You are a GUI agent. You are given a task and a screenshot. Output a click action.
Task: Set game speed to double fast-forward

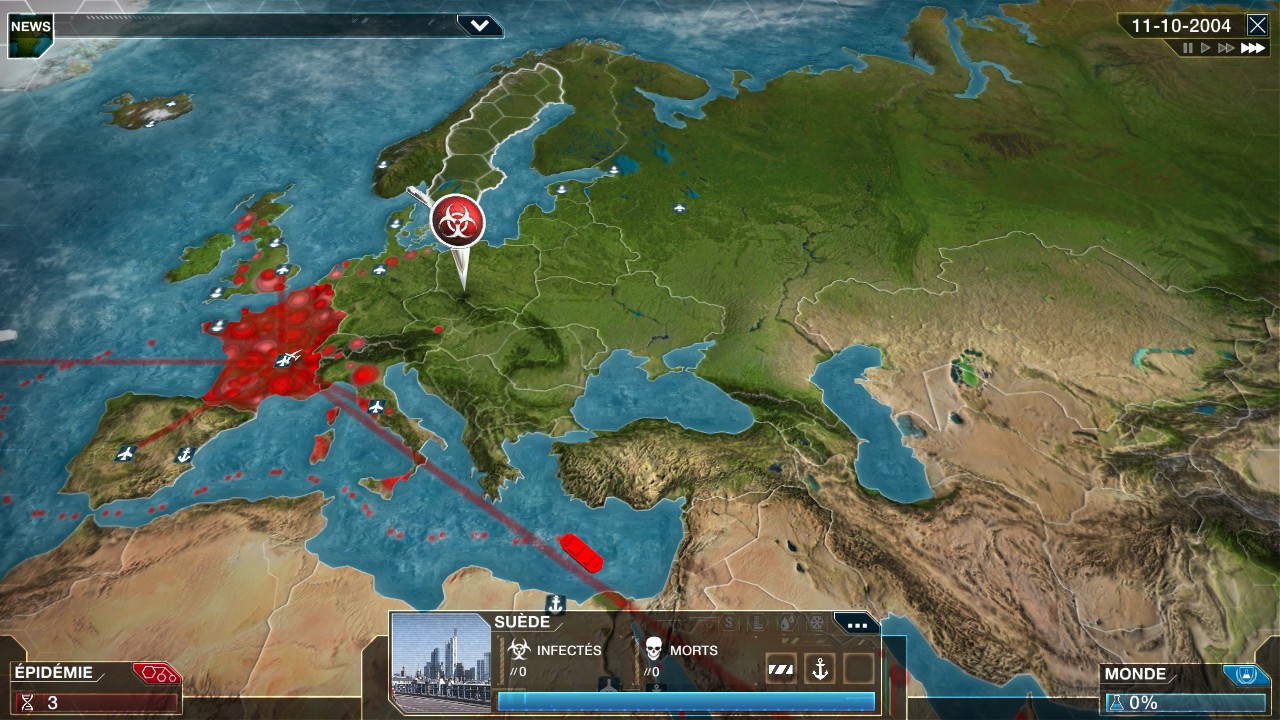point(1226,48)
